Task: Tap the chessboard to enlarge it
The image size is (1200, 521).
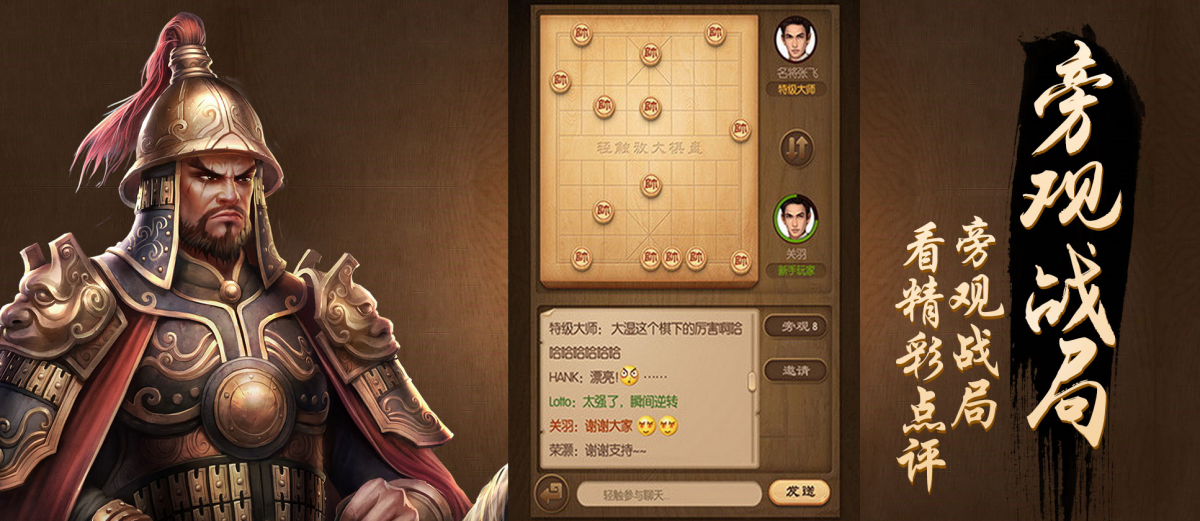Action: click(649, 150)
